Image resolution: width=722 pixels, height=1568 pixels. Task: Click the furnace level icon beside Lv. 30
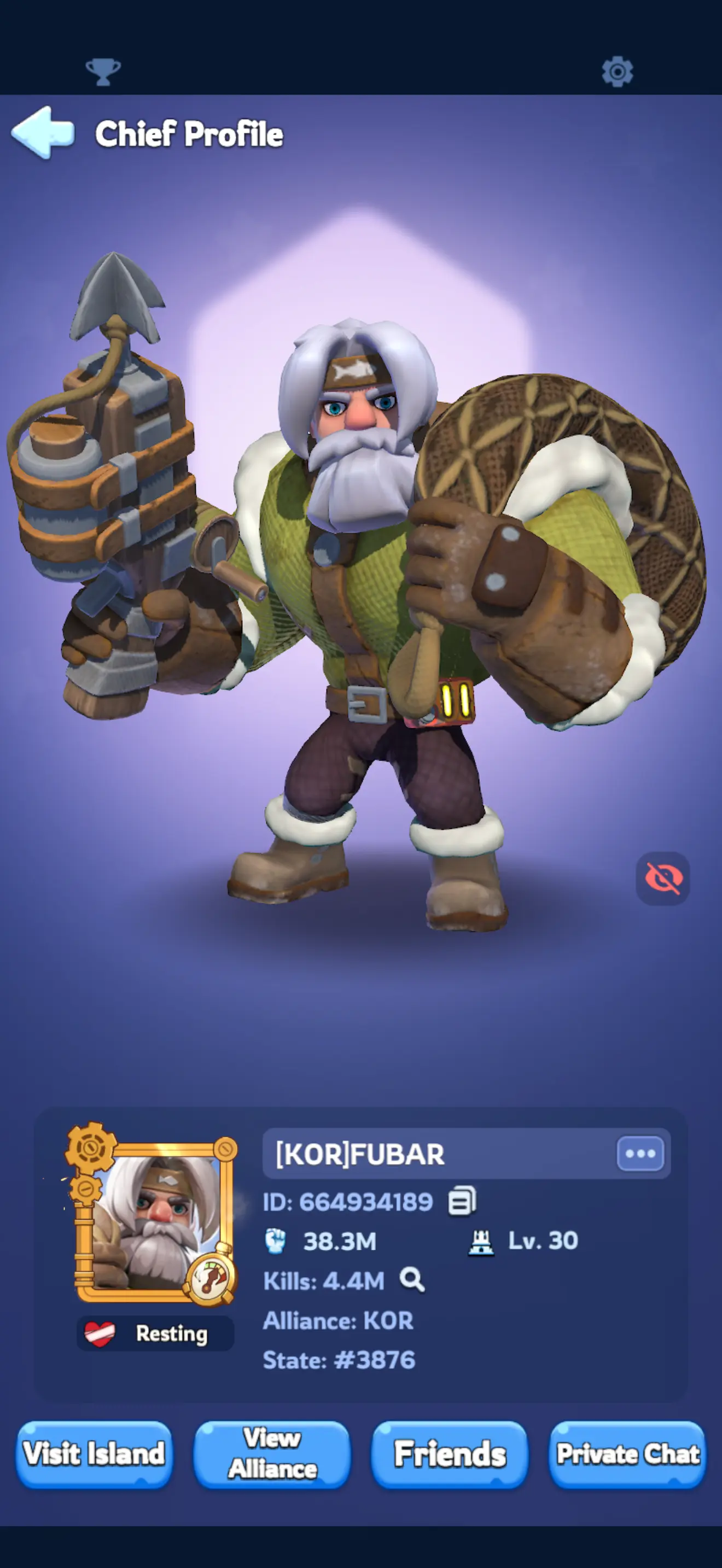click(481, 1241)
